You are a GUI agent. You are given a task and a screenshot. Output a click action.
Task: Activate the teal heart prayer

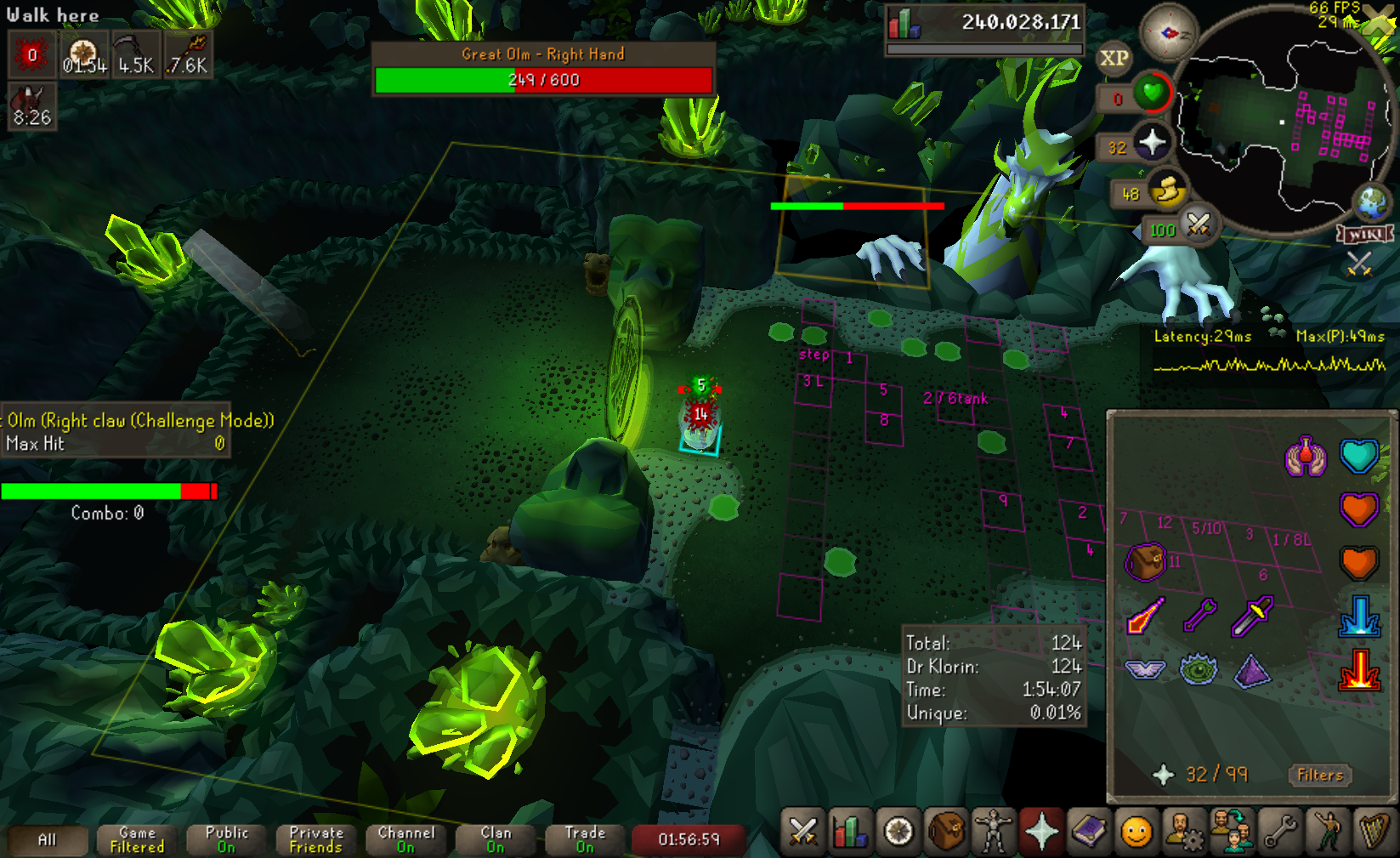[1358, 457]
